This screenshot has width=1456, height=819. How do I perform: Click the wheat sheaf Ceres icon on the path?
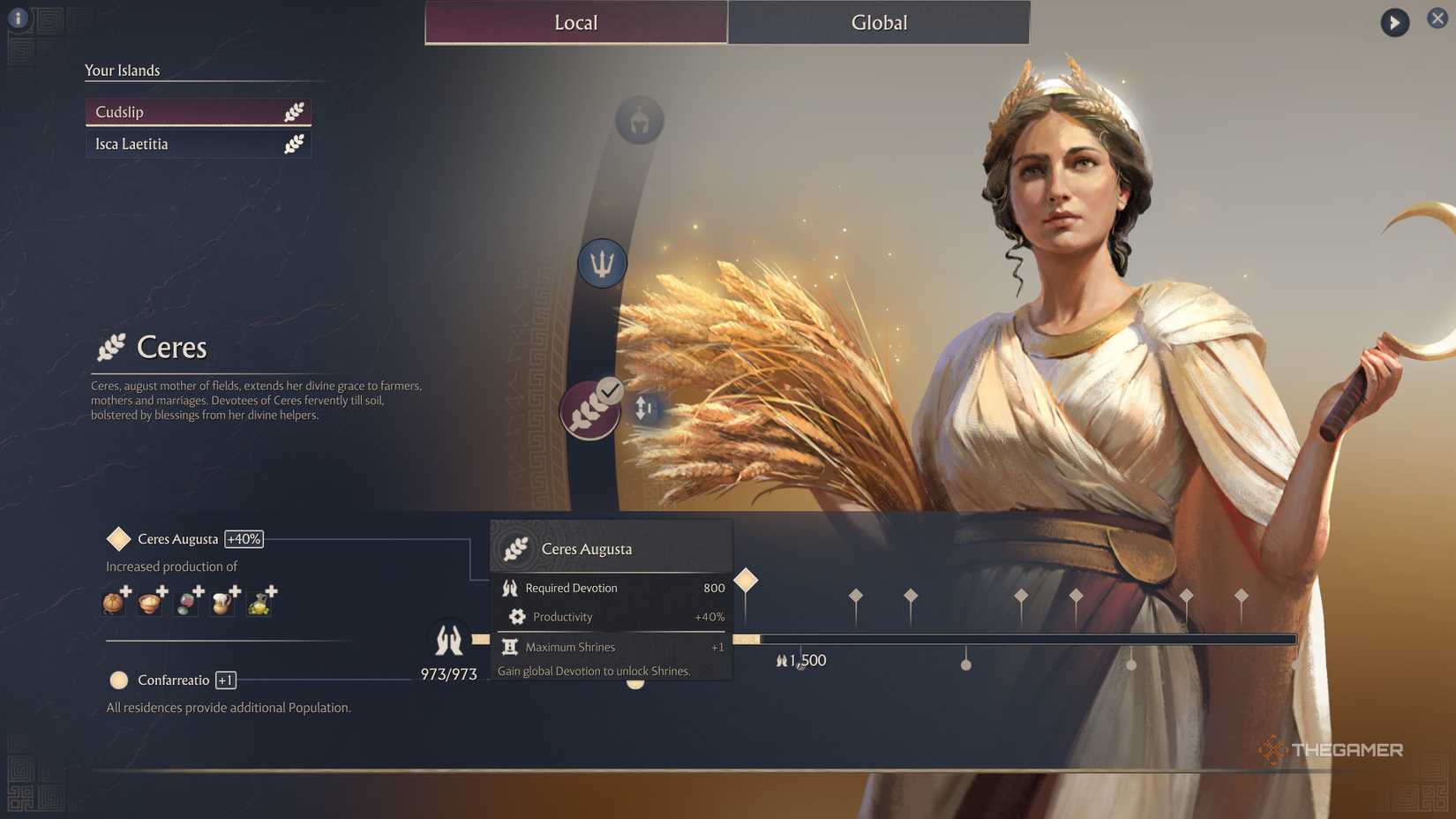tap(589, 411)
